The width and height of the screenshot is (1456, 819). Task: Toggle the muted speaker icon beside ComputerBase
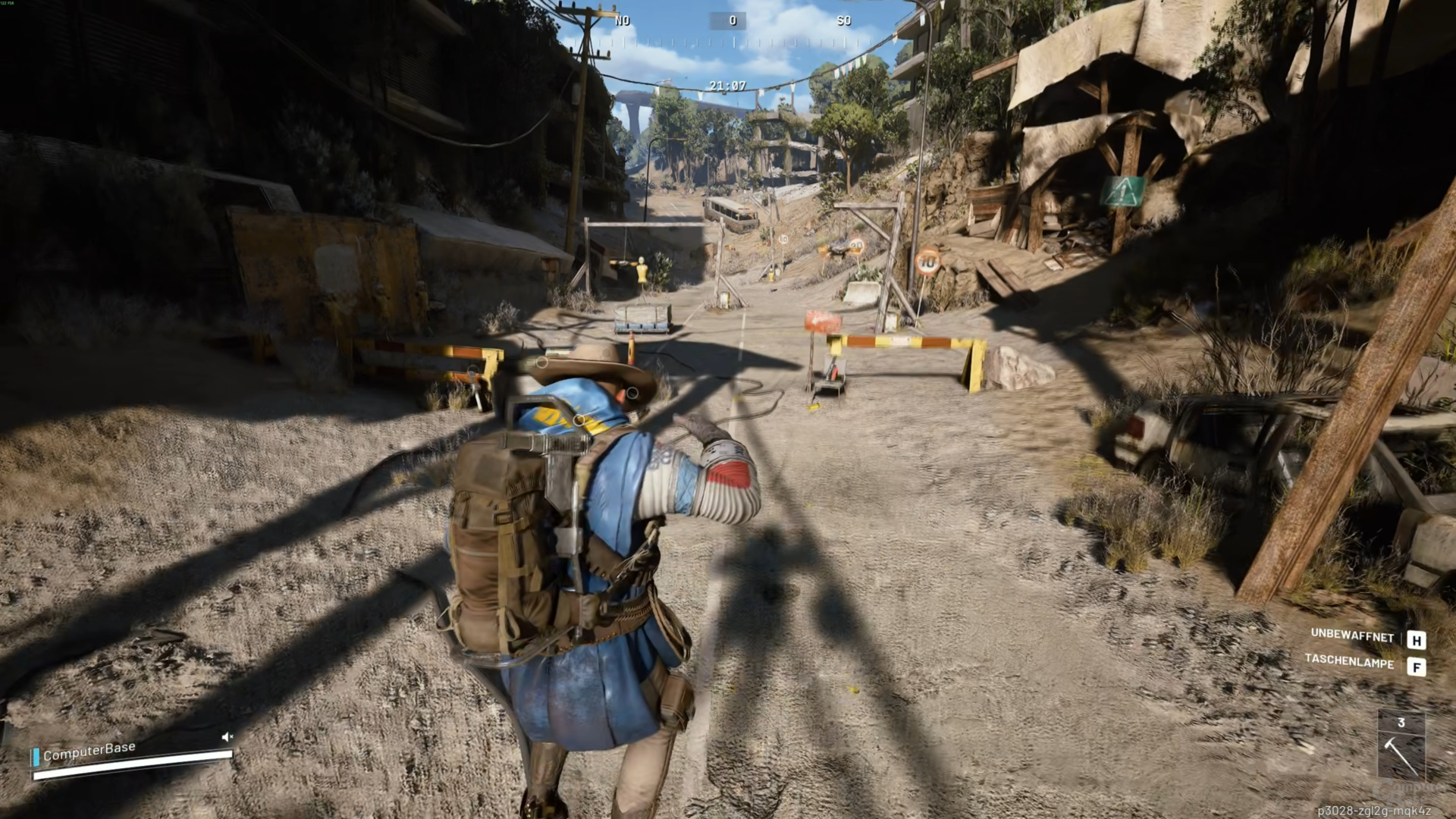tap(227, 736)
